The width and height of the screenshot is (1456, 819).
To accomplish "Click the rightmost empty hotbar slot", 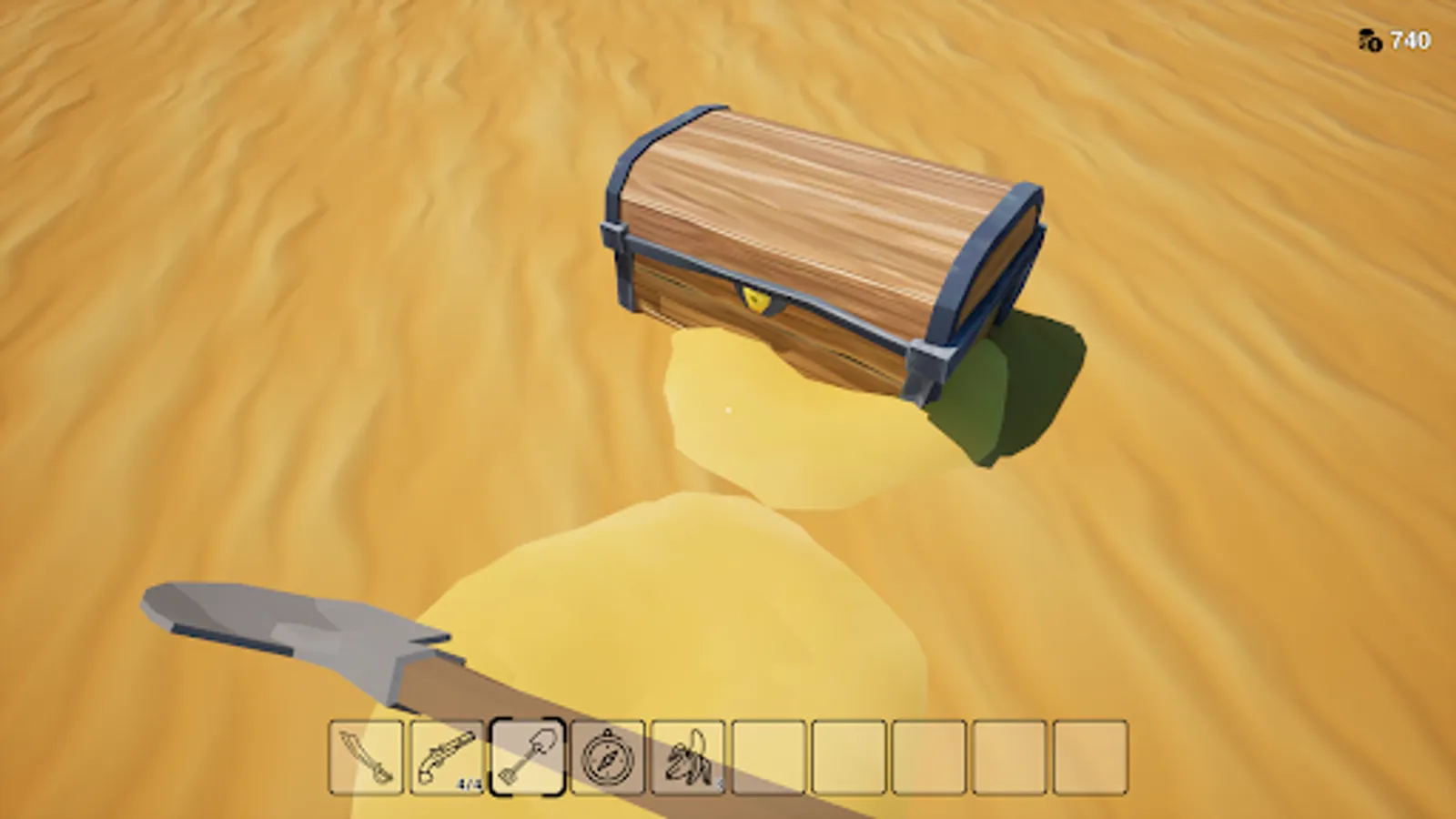I will [1092, 755].
